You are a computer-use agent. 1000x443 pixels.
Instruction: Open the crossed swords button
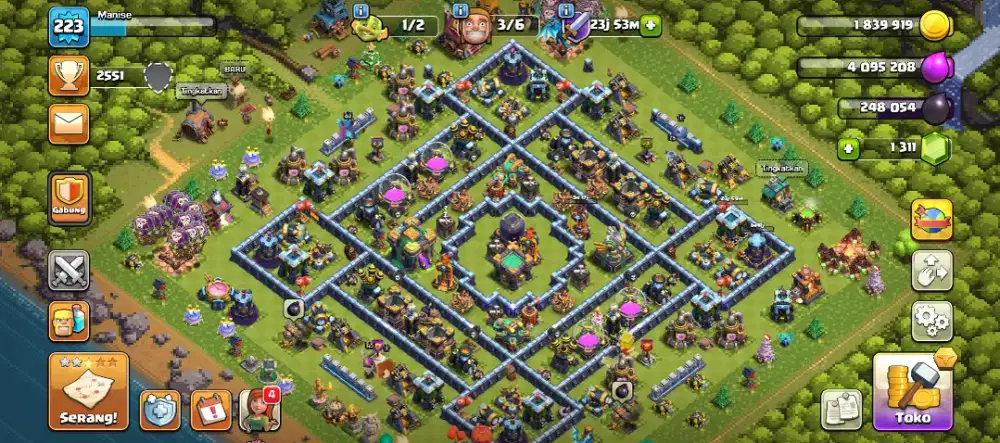click(69, 270)
